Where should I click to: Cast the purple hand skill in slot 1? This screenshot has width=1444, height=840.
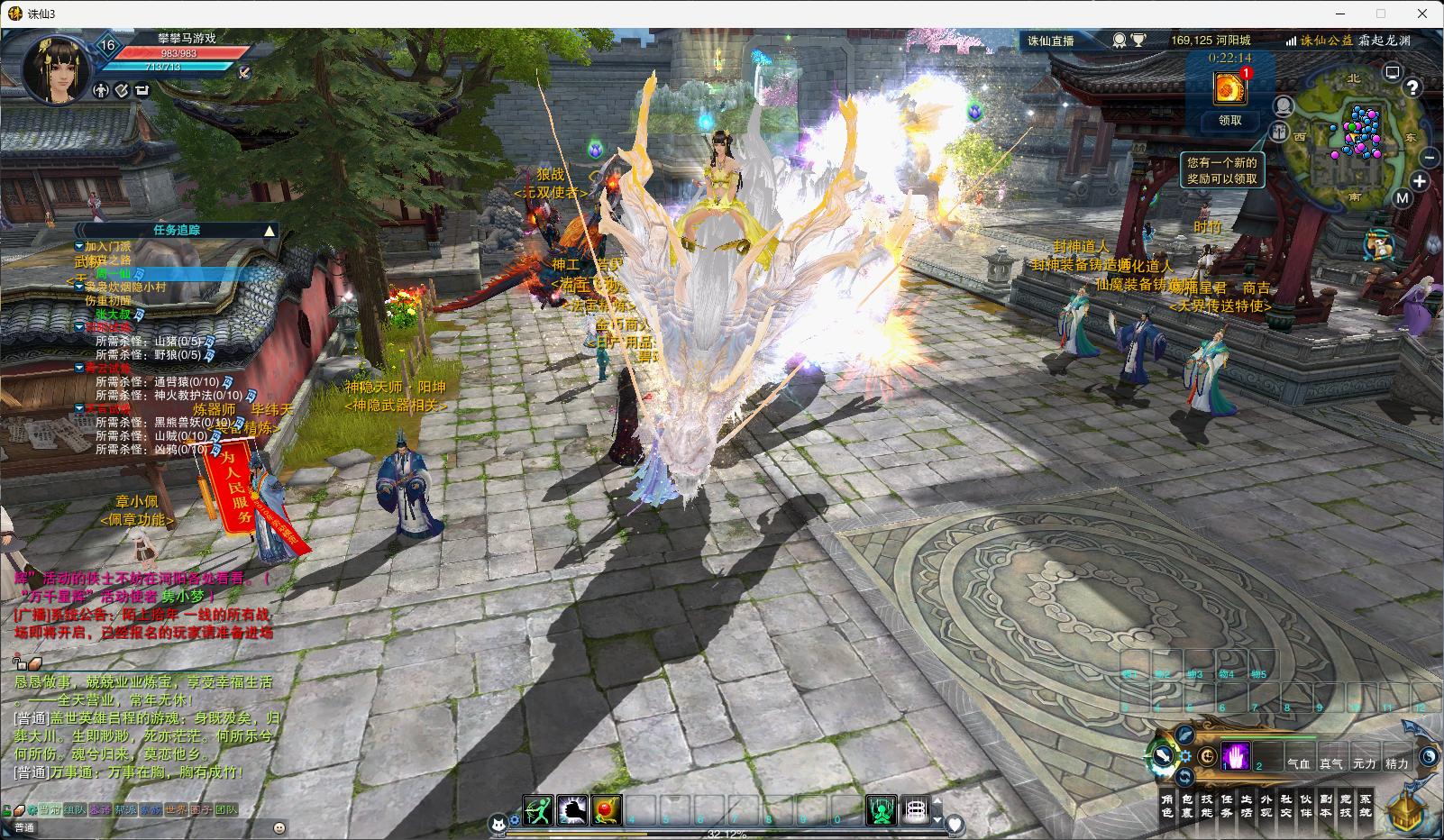pos(1235,755)
